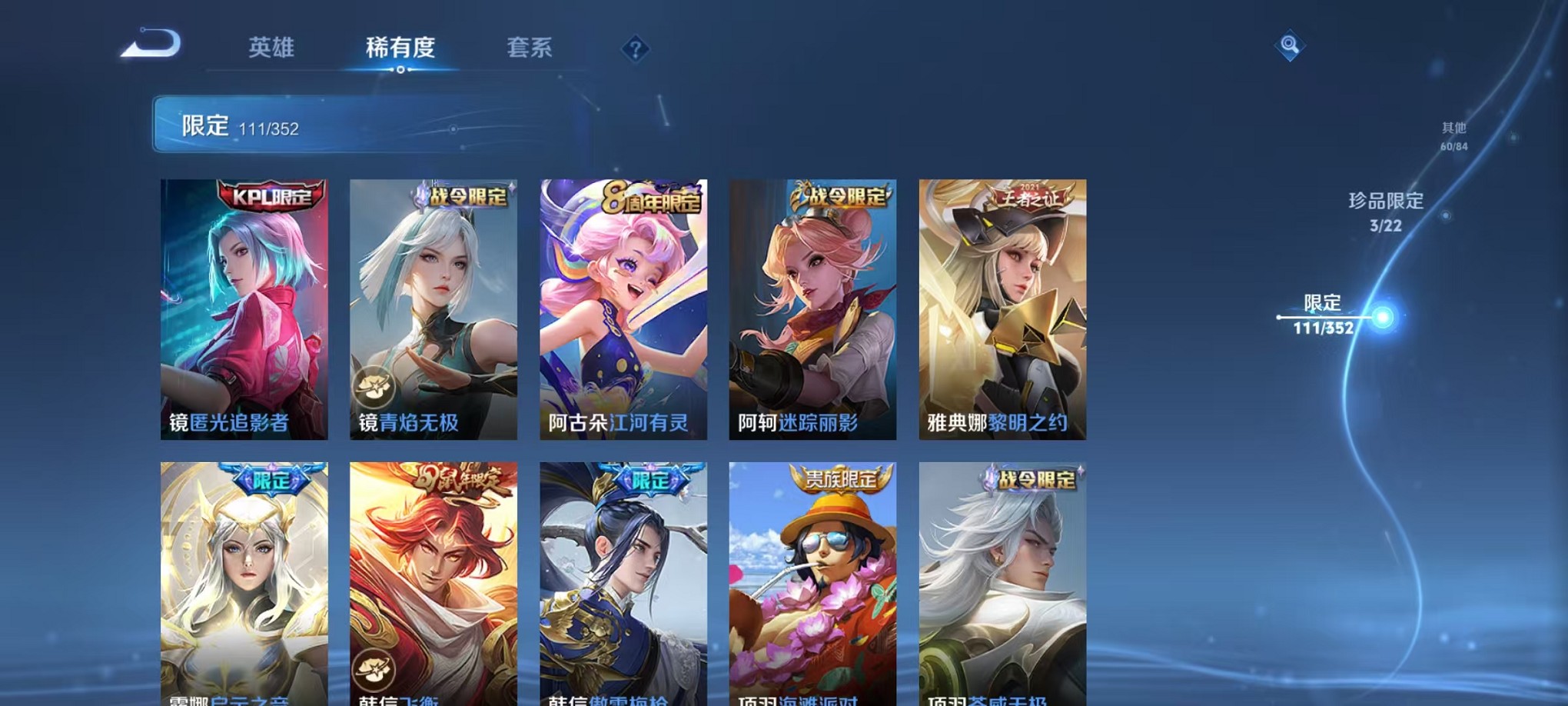Switch to the 英雄 tab
The width and height of the screenshot is (1568, 706).
coord(273,48)
